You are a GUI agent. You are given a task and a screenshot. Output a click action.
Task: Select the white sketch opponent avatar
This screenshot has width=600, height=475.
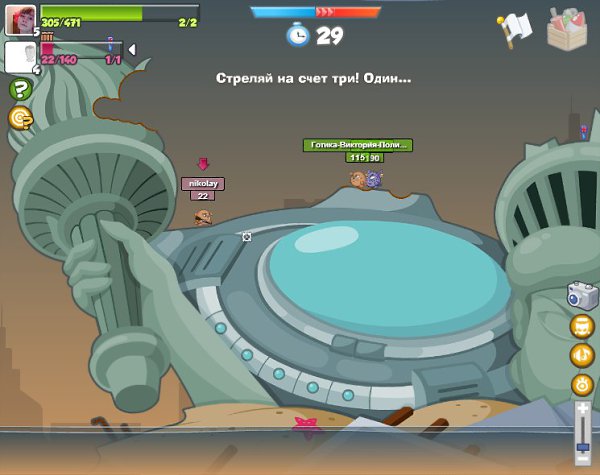20,57
